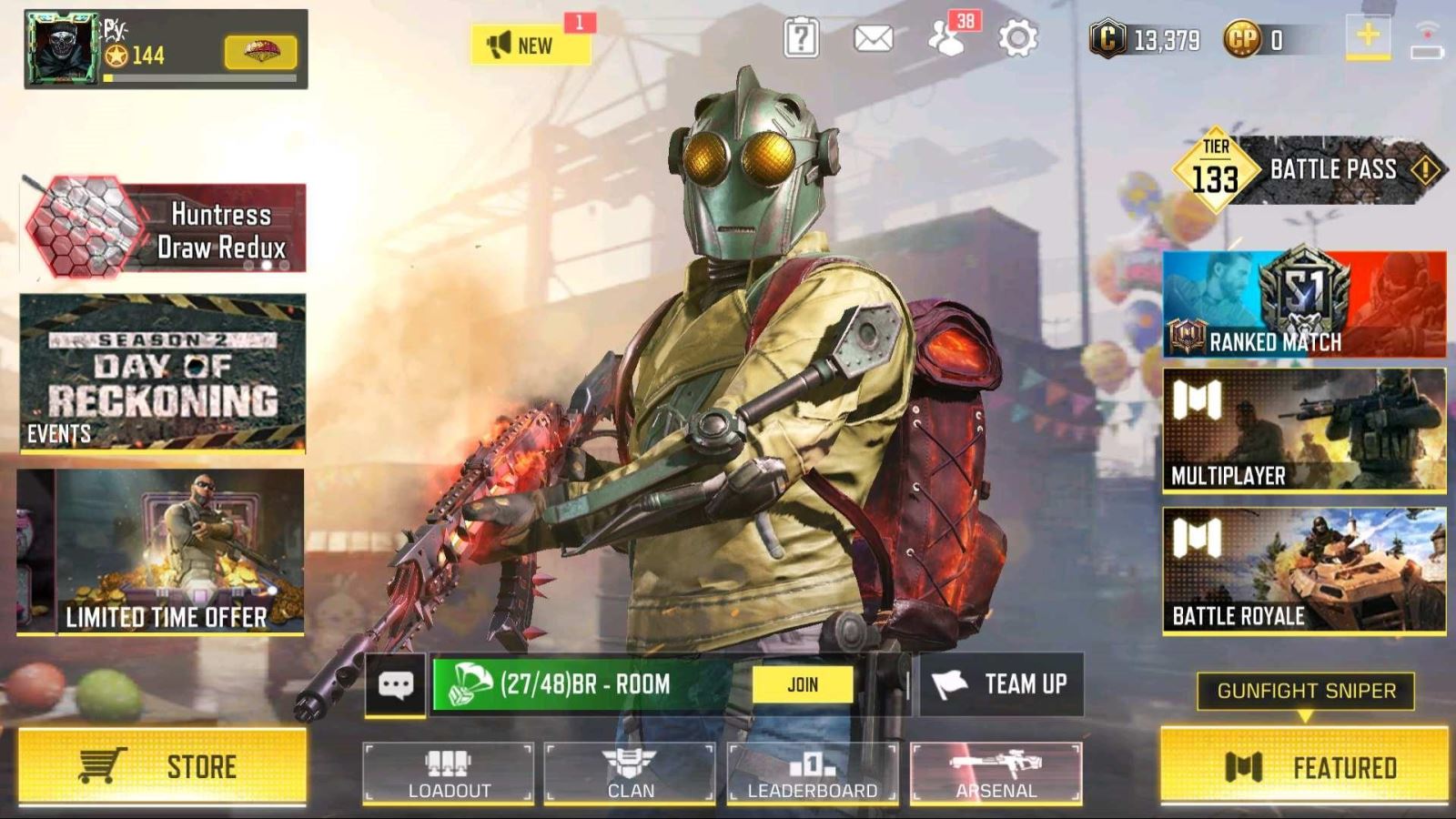Open the Loadout menu
1456x819 pixels.
448,773
